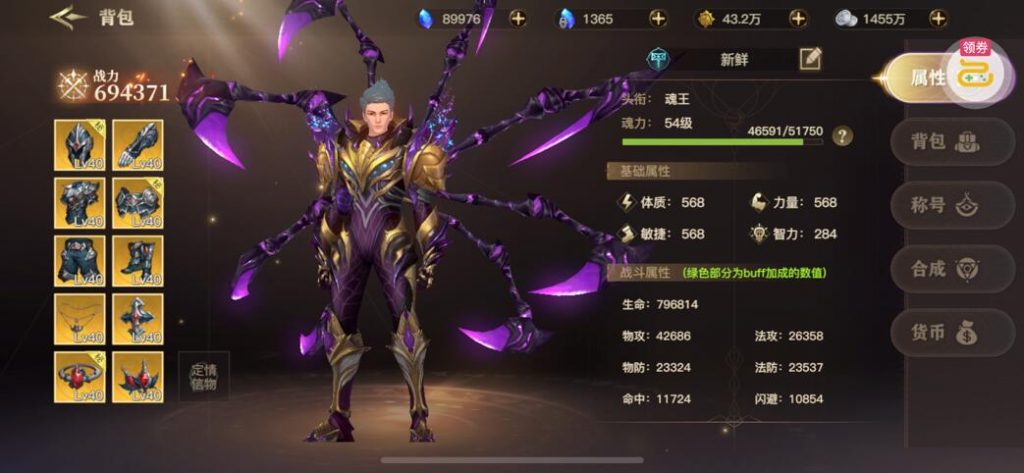Inspect the equipped chest armor slot
The width and height of the screenshot is (1024, 473).
coord(80,203)
